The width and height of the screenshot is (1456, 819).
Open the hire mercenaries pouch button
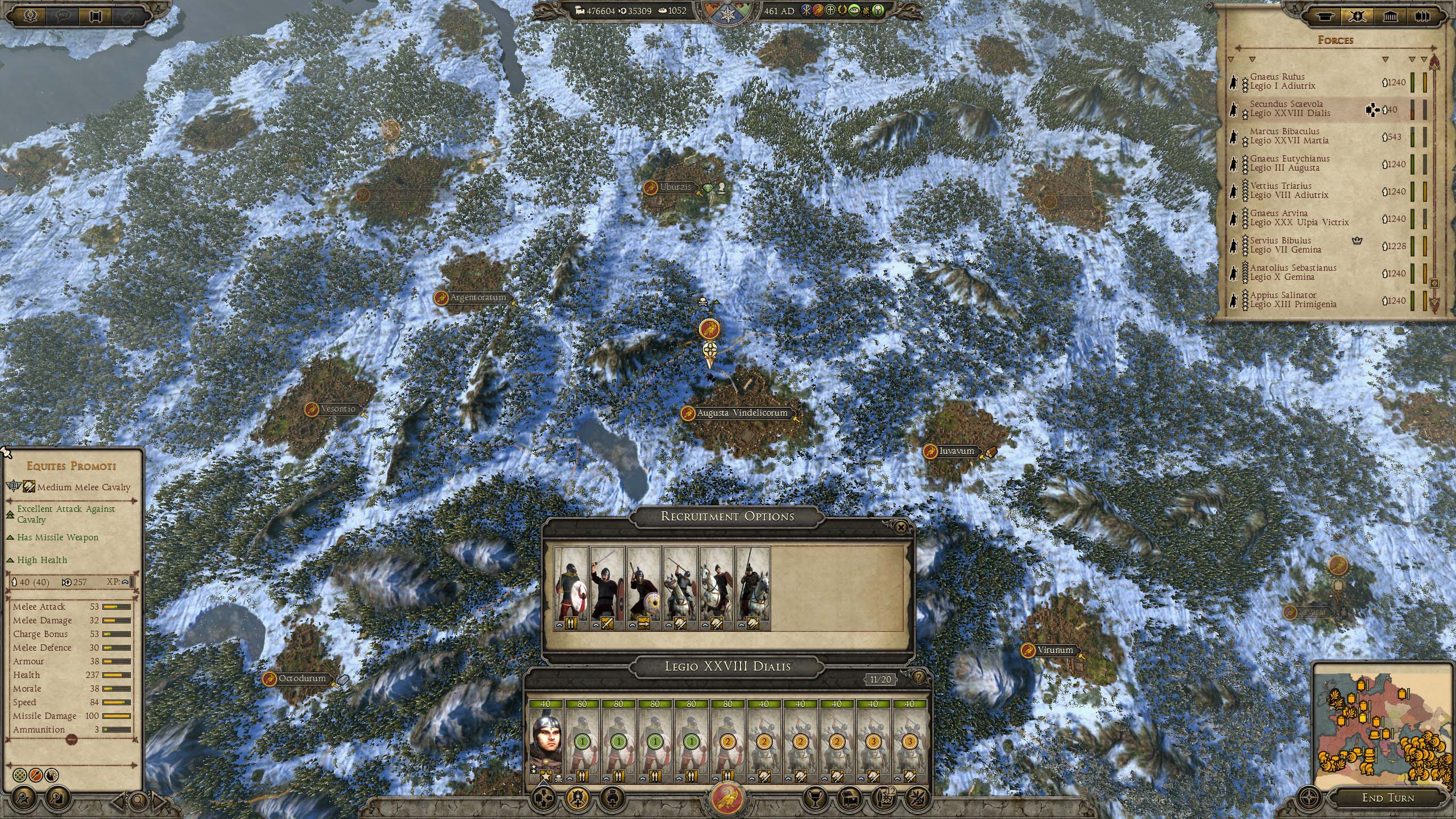point(610,797)
